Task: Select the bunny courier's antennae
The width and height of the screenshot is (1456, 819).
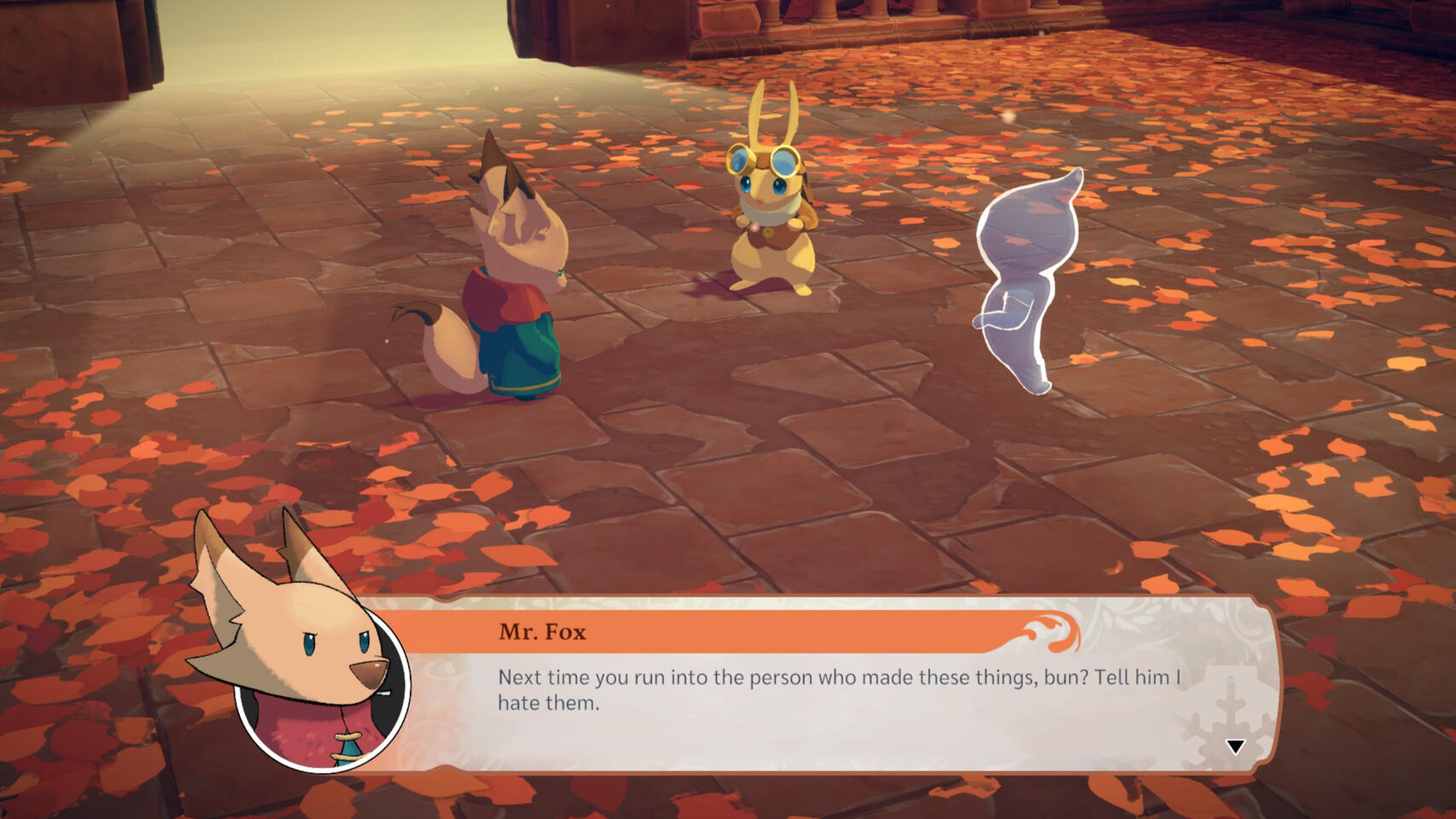Action: pyautogui.click(x=772, y=111)
